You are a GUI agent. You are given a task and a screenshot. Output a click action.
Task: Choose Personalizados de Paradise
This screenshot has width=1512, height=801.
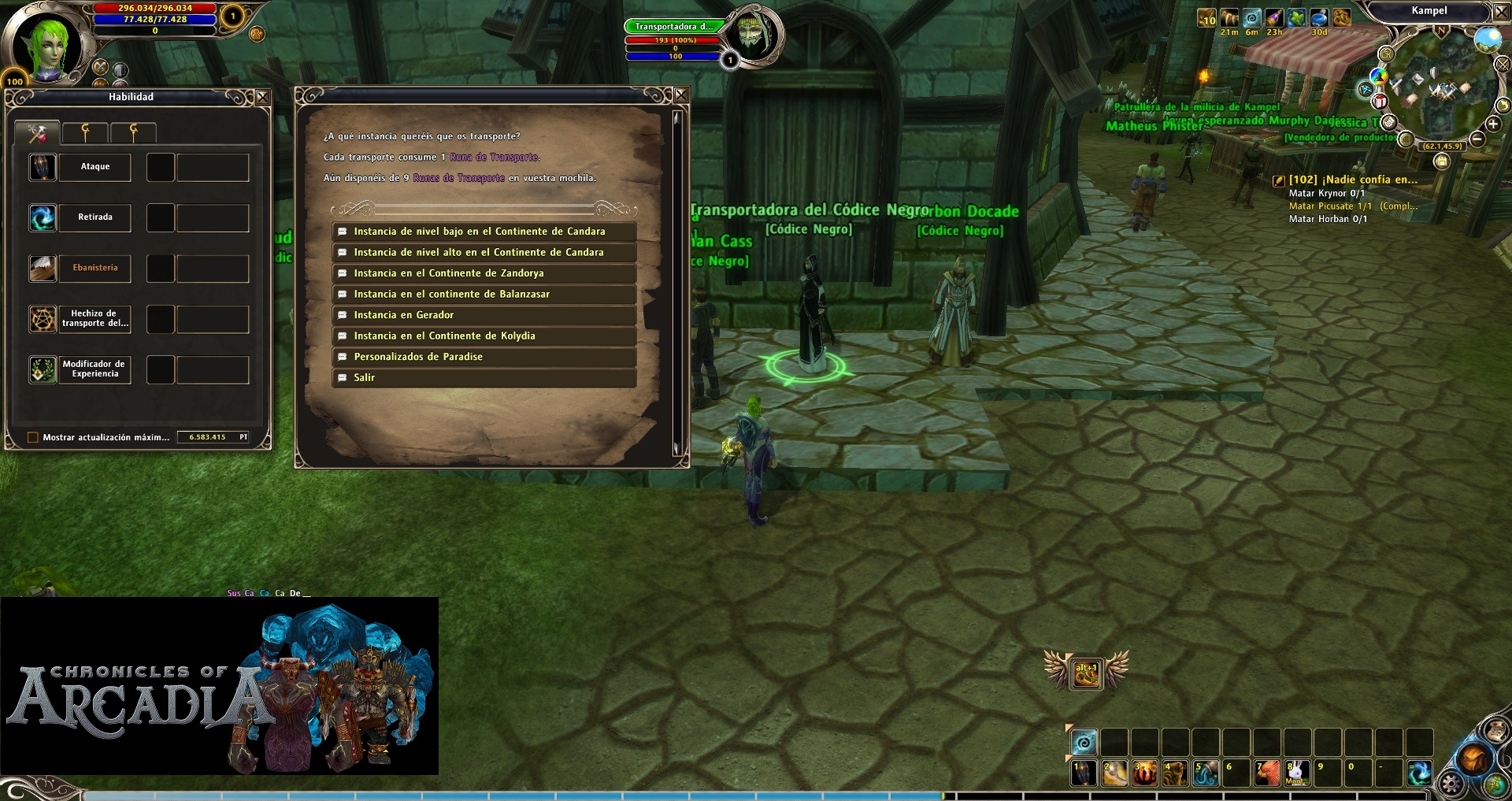pyautogui.click(x=417, y=357)
